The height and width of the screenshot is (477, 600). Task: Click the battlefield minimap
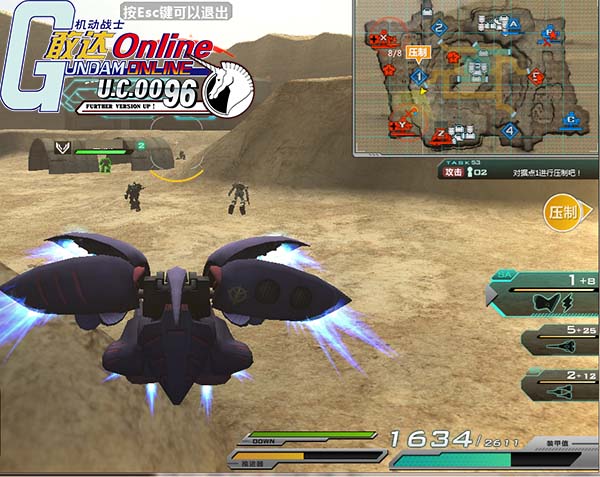(x=476, y=78)
